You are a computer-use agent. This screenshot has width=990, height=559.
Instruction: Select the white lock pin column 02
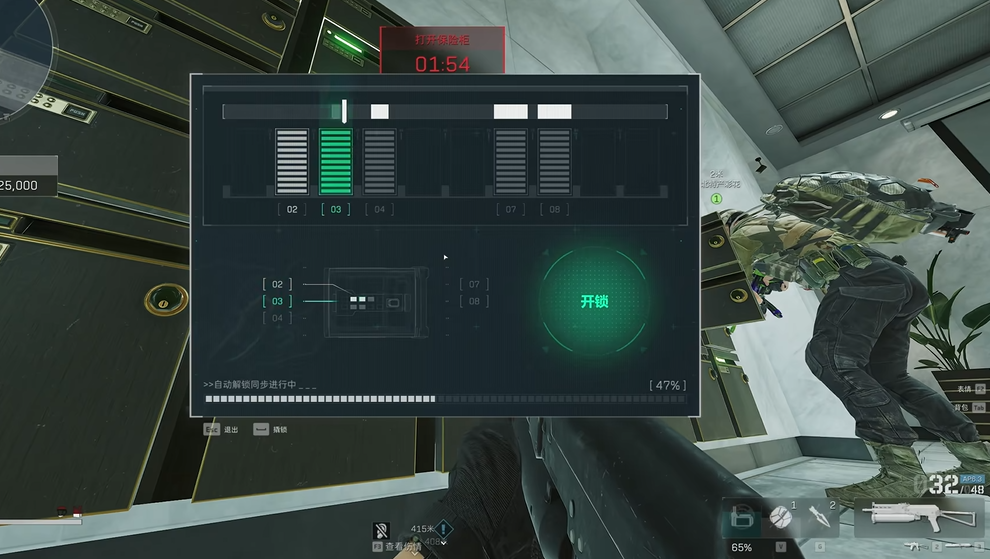(x=292, y=161)
